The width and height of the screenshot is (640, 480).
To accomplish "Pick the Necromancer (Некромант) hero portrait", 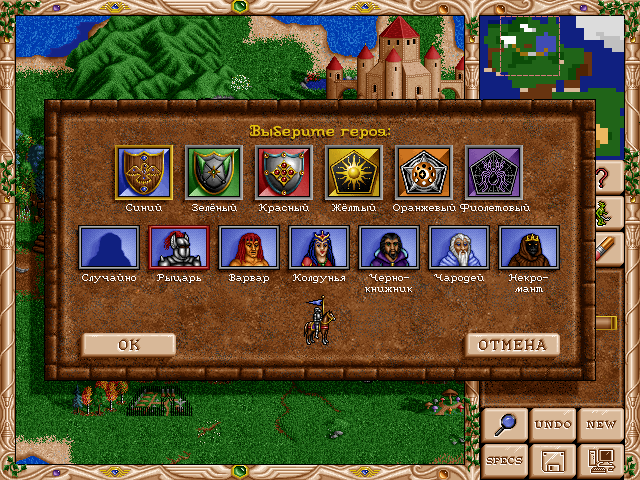I will (529, 247).
